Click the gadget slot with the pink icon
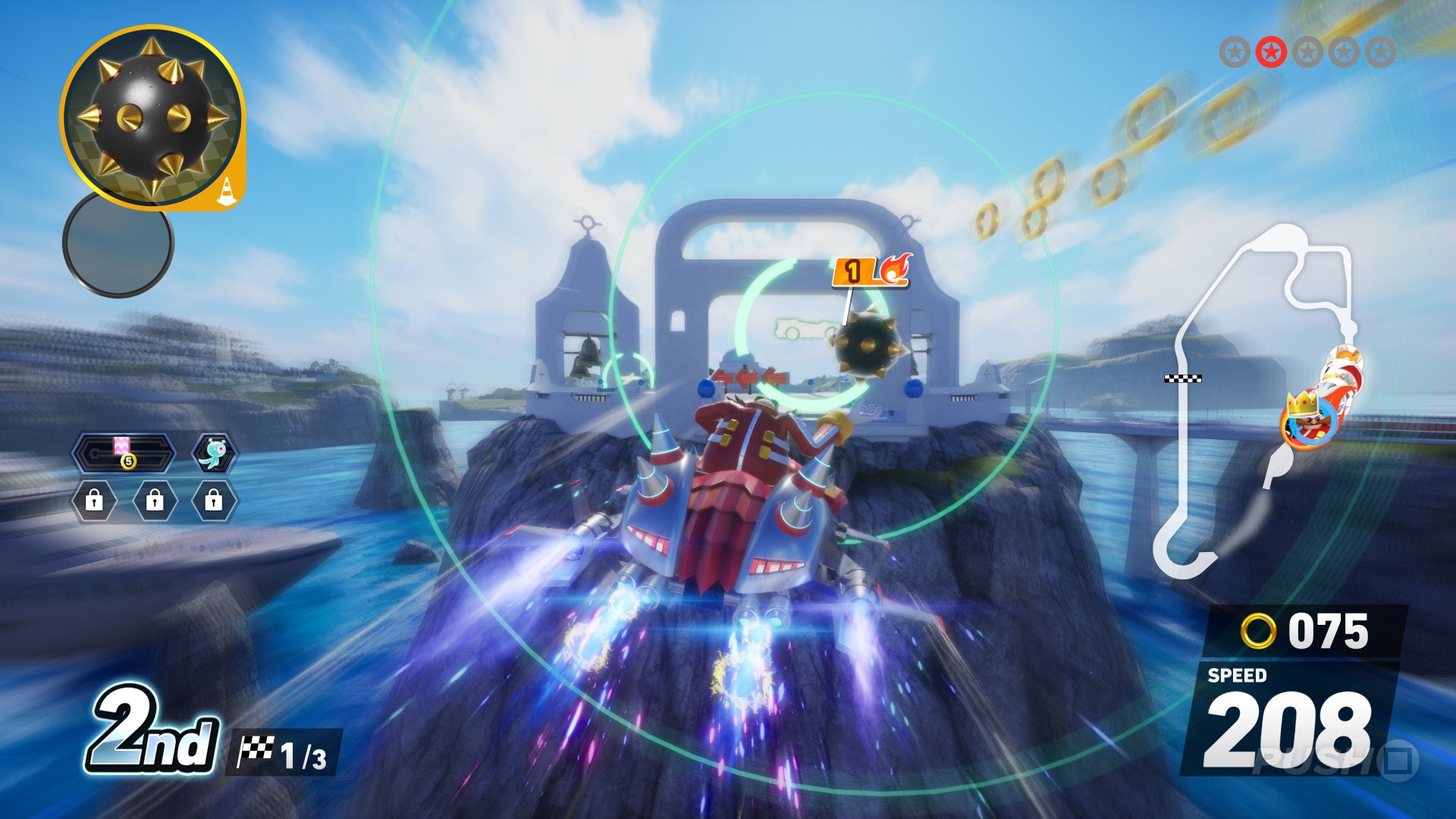The height and width of the screenshot is (819, 1456). coord(124,453)
